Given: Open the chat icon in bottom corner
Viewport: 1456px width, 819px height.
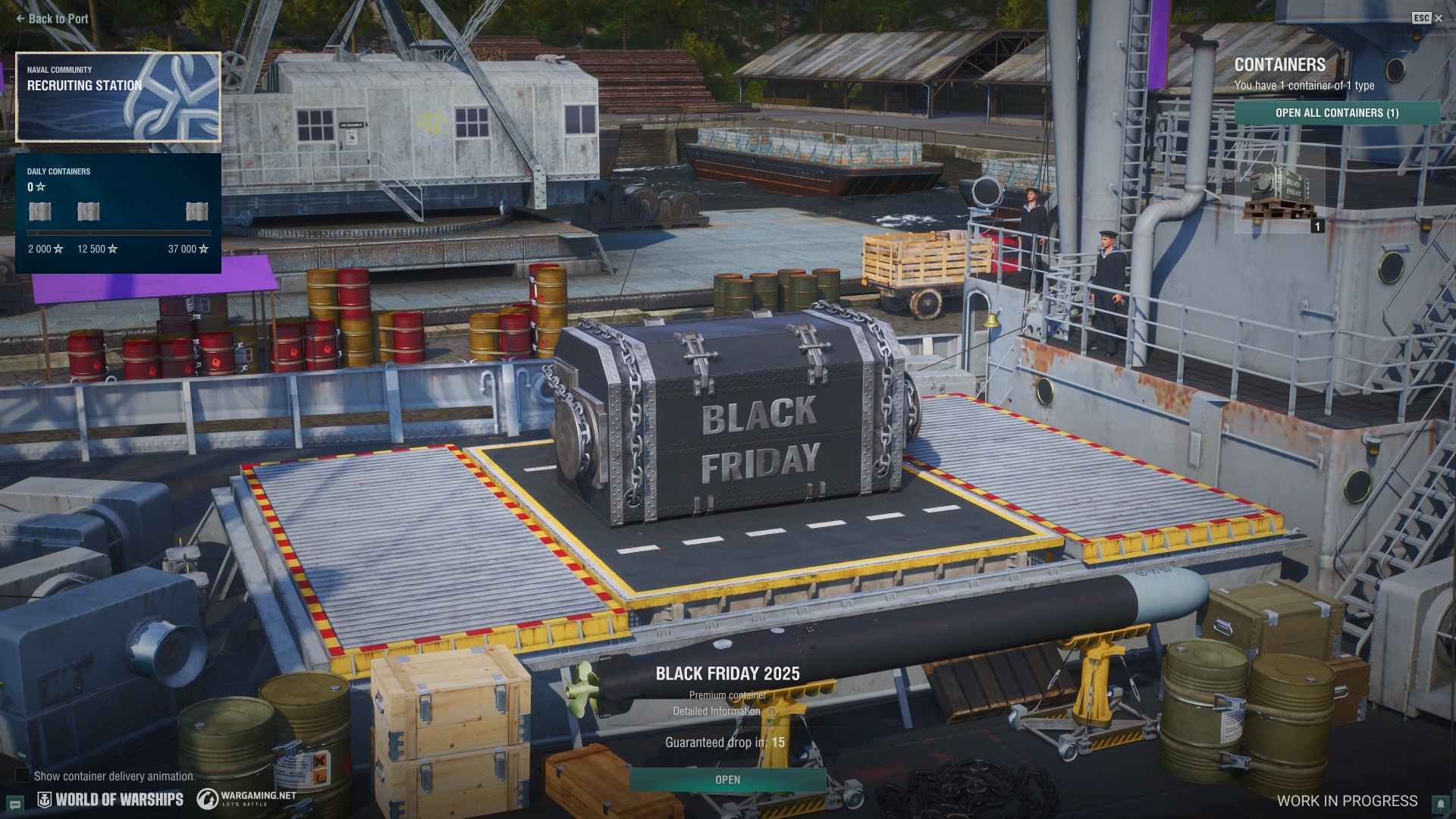Looking at the screenshot, I should [x=15, y=804].
